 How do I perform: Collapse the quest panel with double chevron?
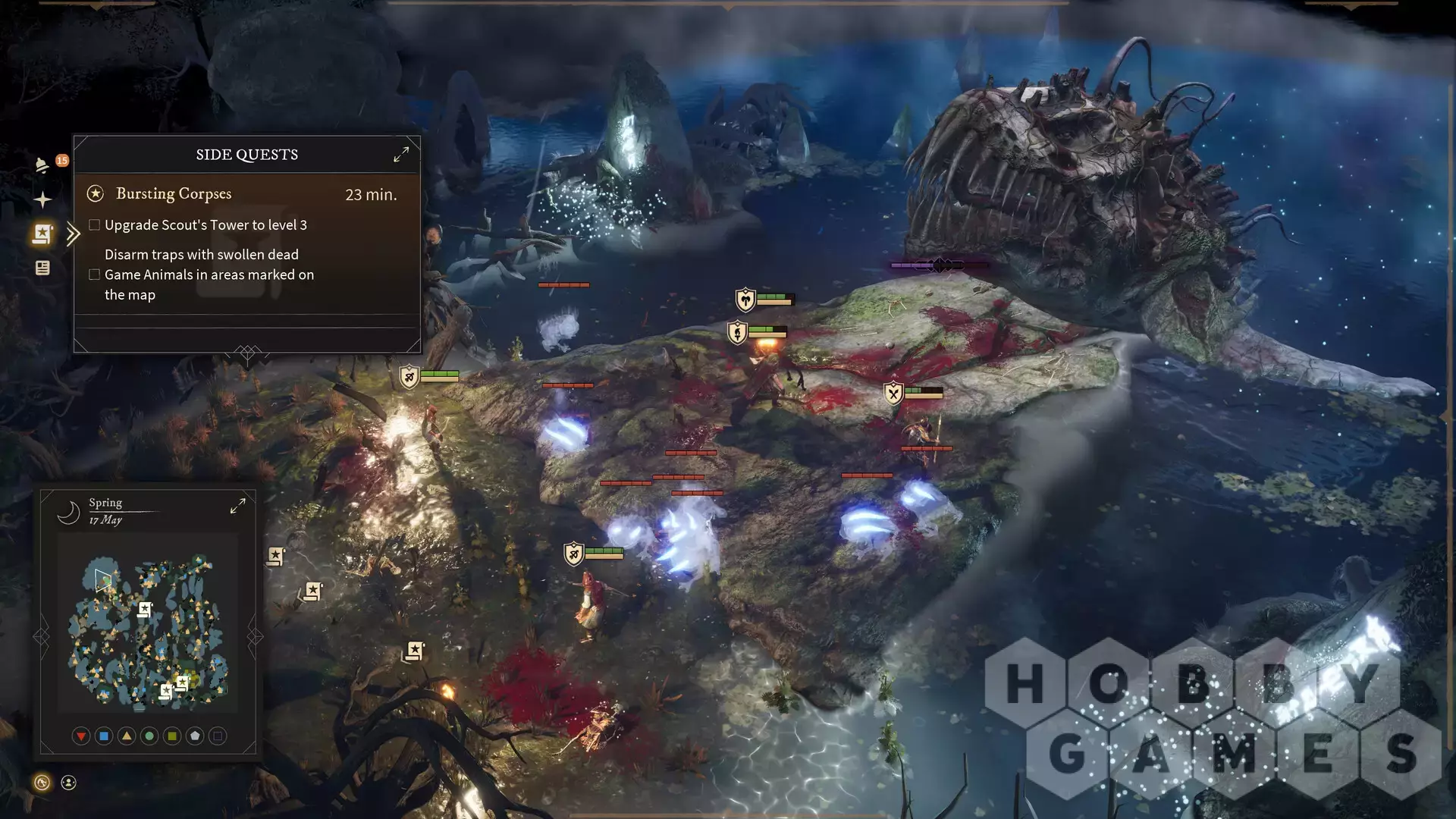[x=73, y=234]
